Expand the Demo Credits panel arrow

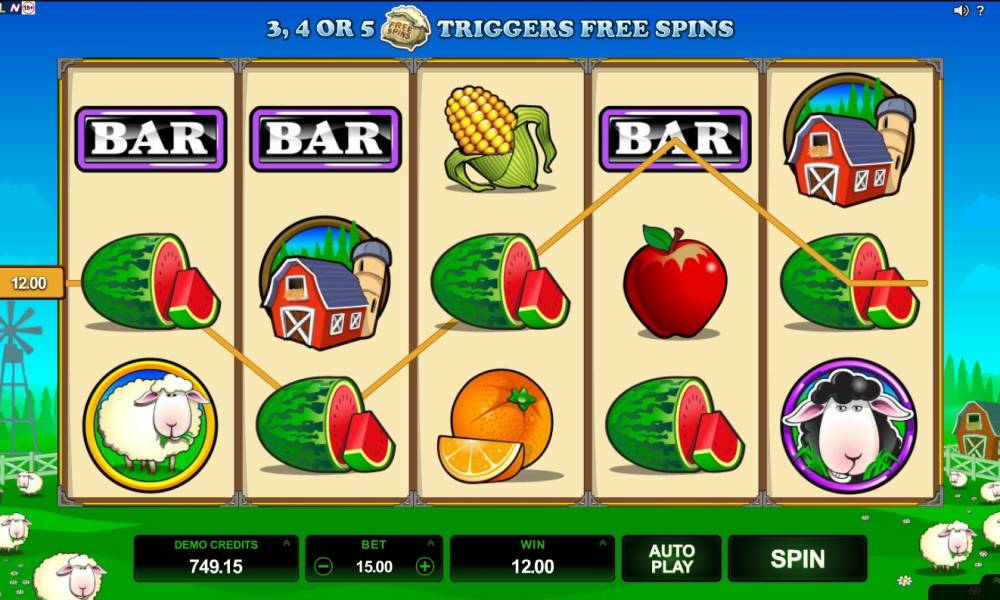pos(288,544)
